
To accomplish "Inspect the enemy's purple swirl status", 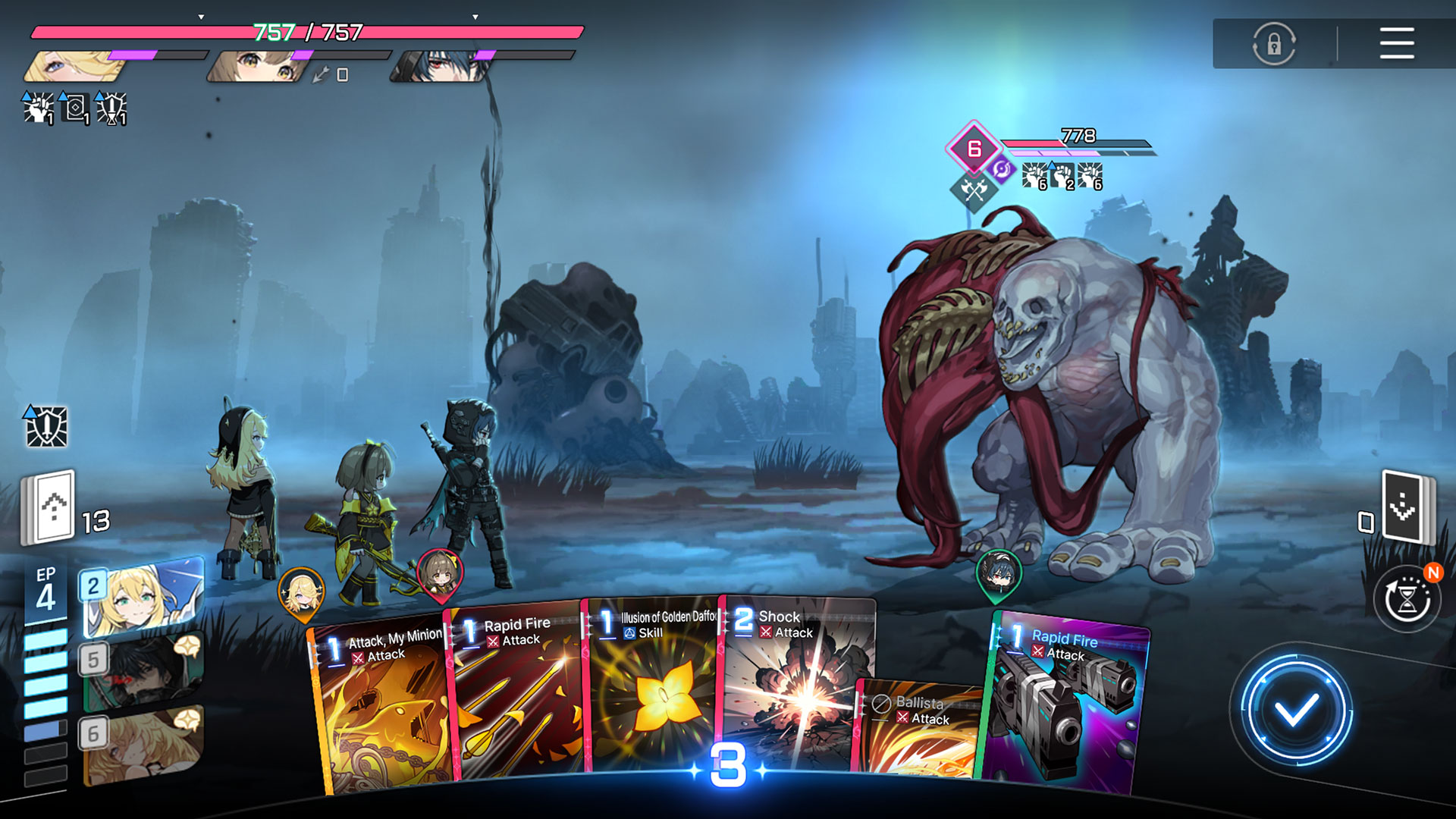I will point(1002,170).
